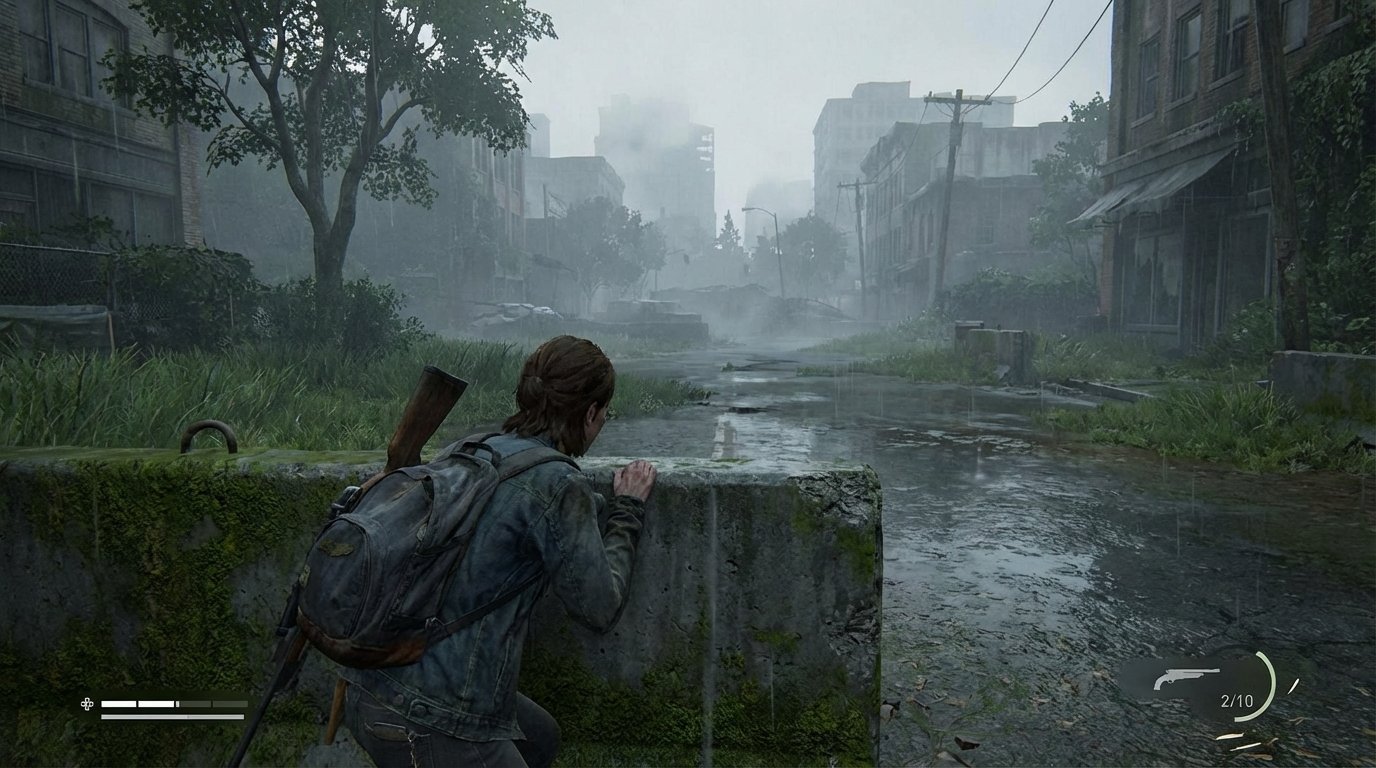Click the D-pad icon beside the health bar

coord(87,704)
